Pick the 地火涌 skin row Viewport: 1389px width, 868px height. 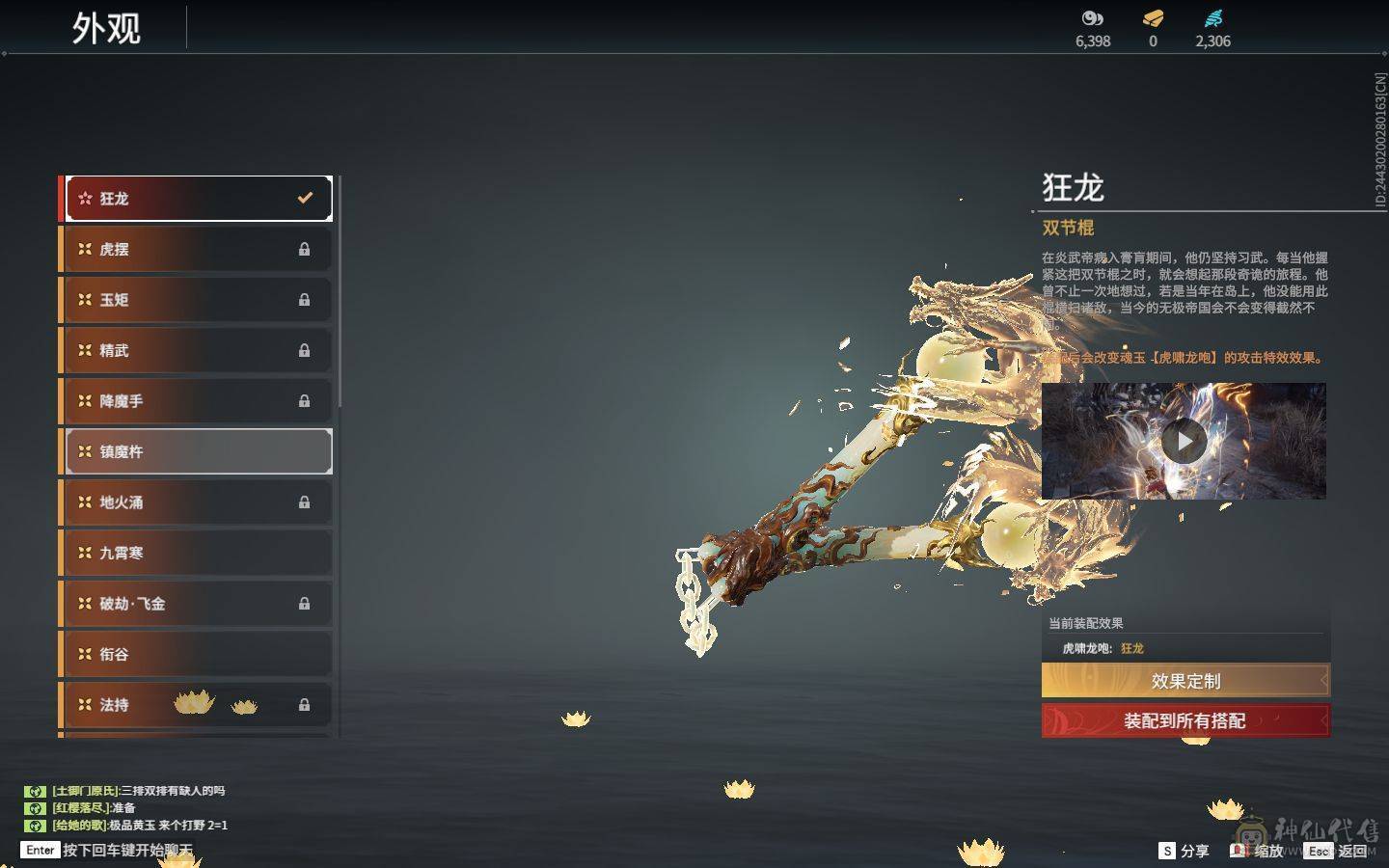pos(197,502)
